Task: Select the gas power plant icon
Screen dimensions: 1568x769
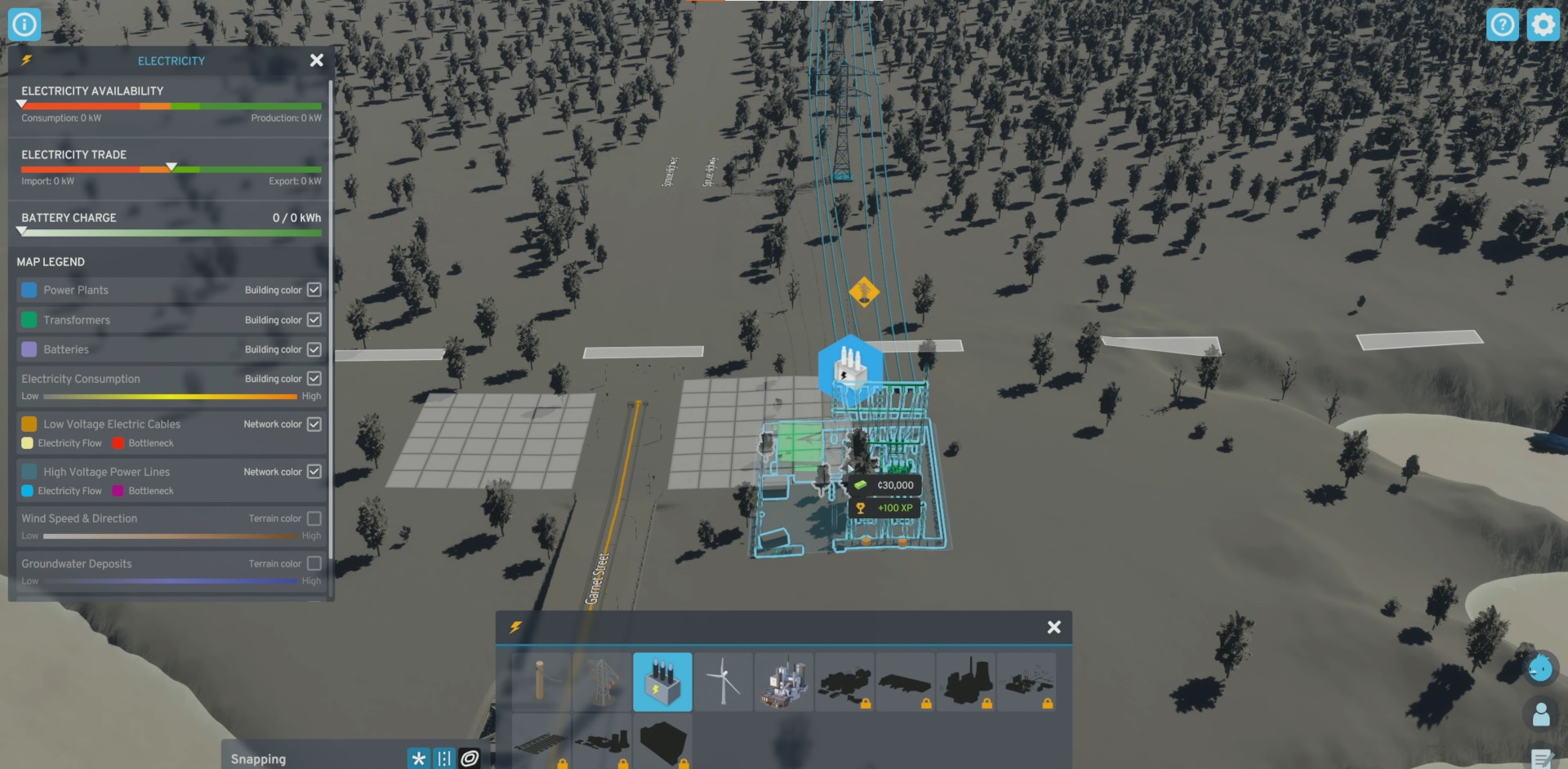Action: click(x=785, y=682)
